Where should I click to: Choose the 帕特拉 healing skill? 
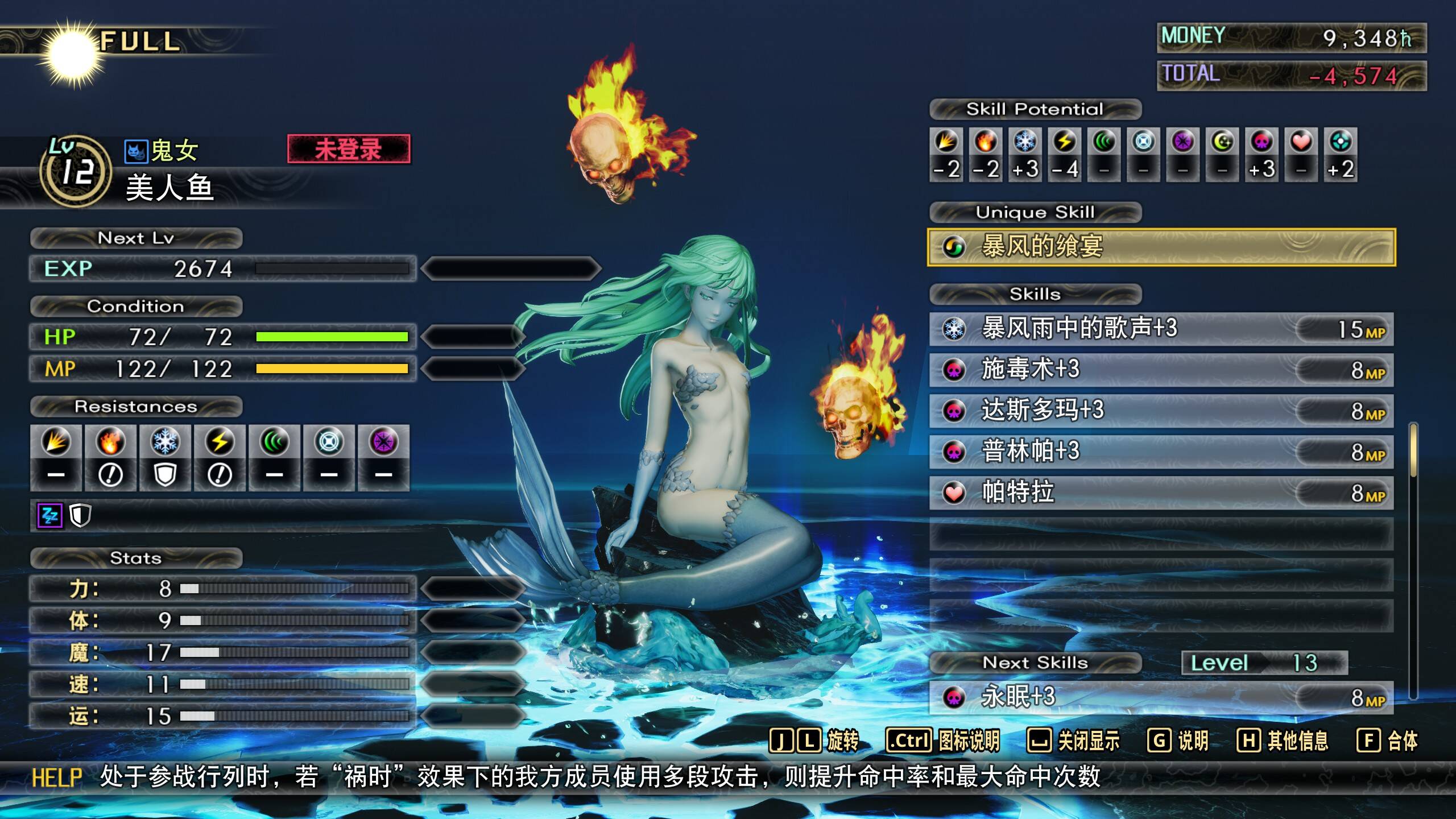pos(1160,493)
